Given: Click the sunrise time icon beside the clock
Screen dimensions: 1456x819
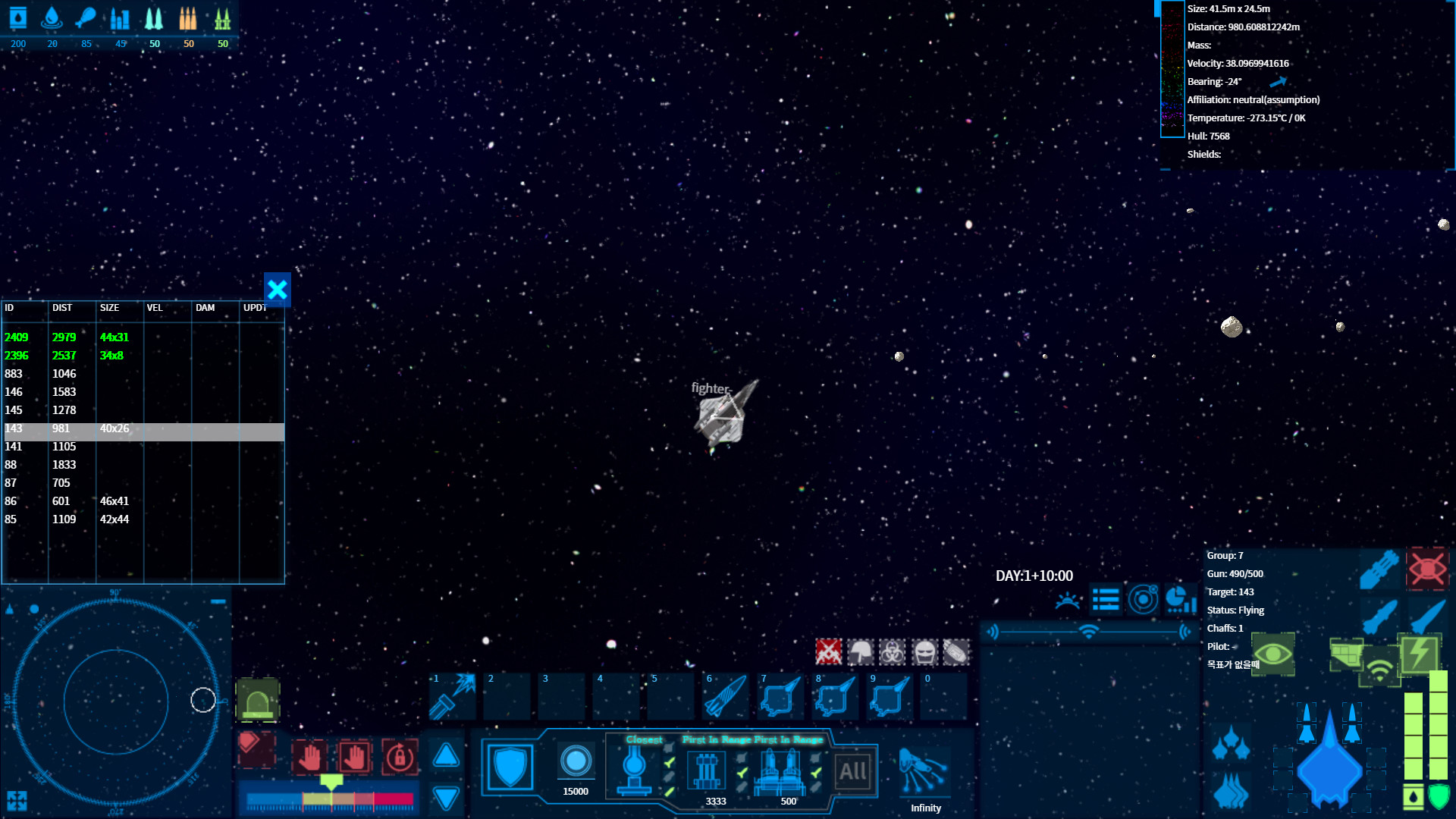Looking at the screenshot, I should (x=1068, y=599).
